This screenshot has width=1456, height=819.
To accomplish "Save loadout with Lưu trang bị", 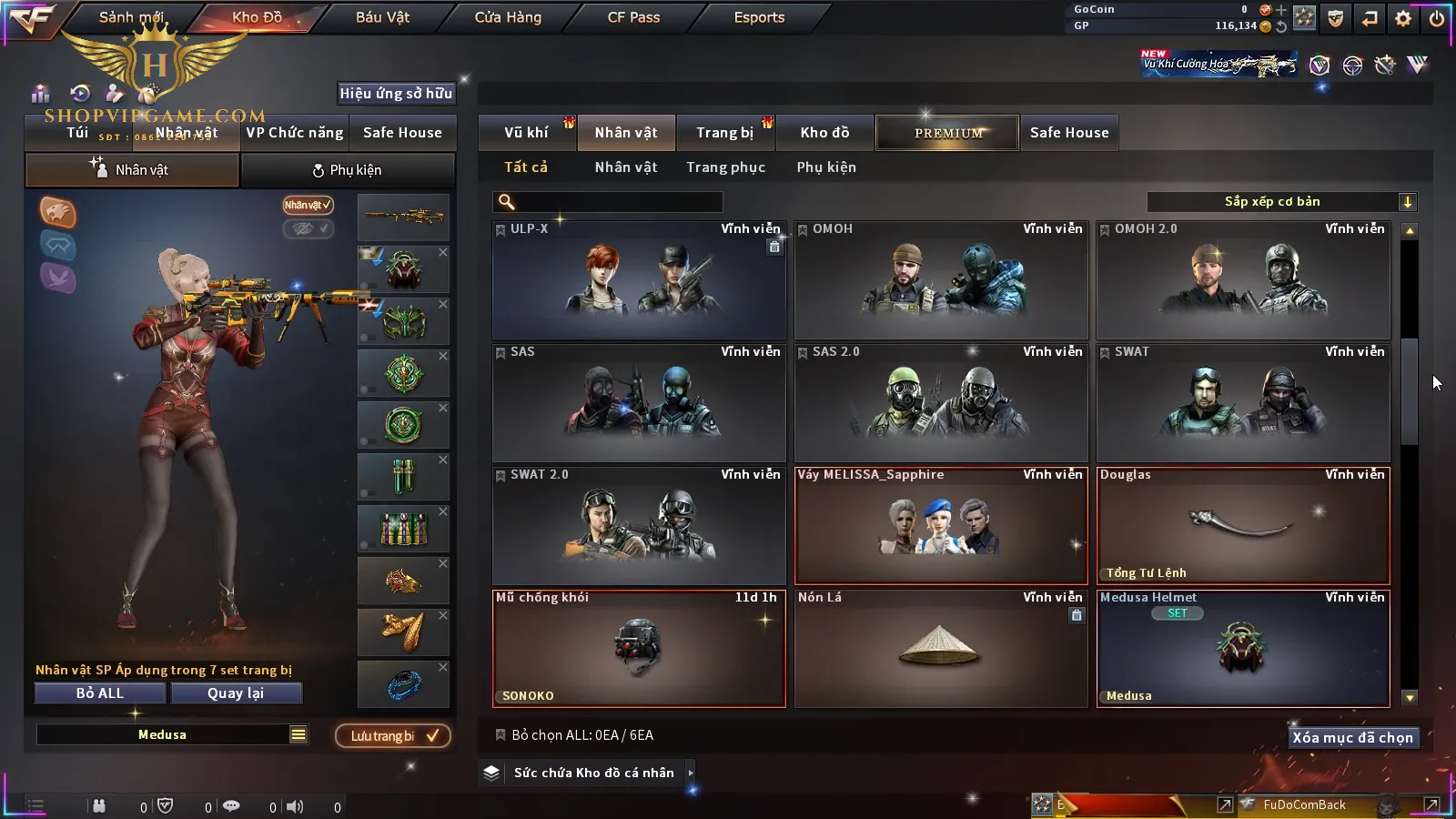I will [x=393, y=736].
